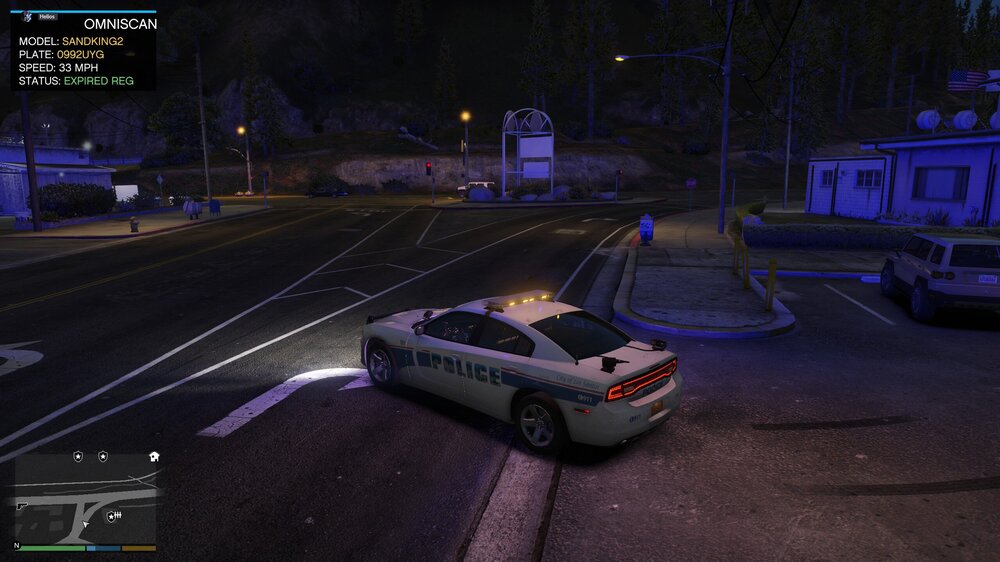Select the pistol gun shop minimap blip
The height and width of the screenshot is (562, 1000).
(x=22, y=506)
